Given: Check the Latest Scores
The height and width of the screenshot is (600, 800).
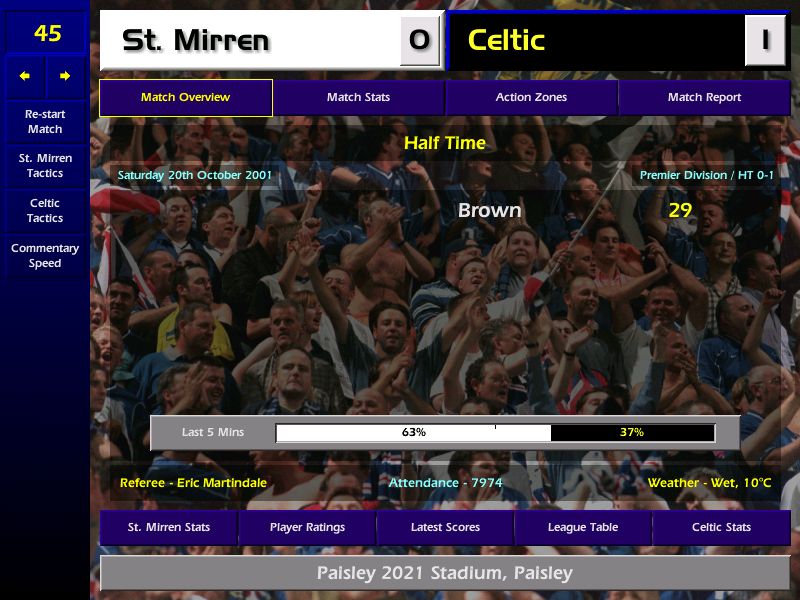Looking at the screenshot, I should (445, 527).
